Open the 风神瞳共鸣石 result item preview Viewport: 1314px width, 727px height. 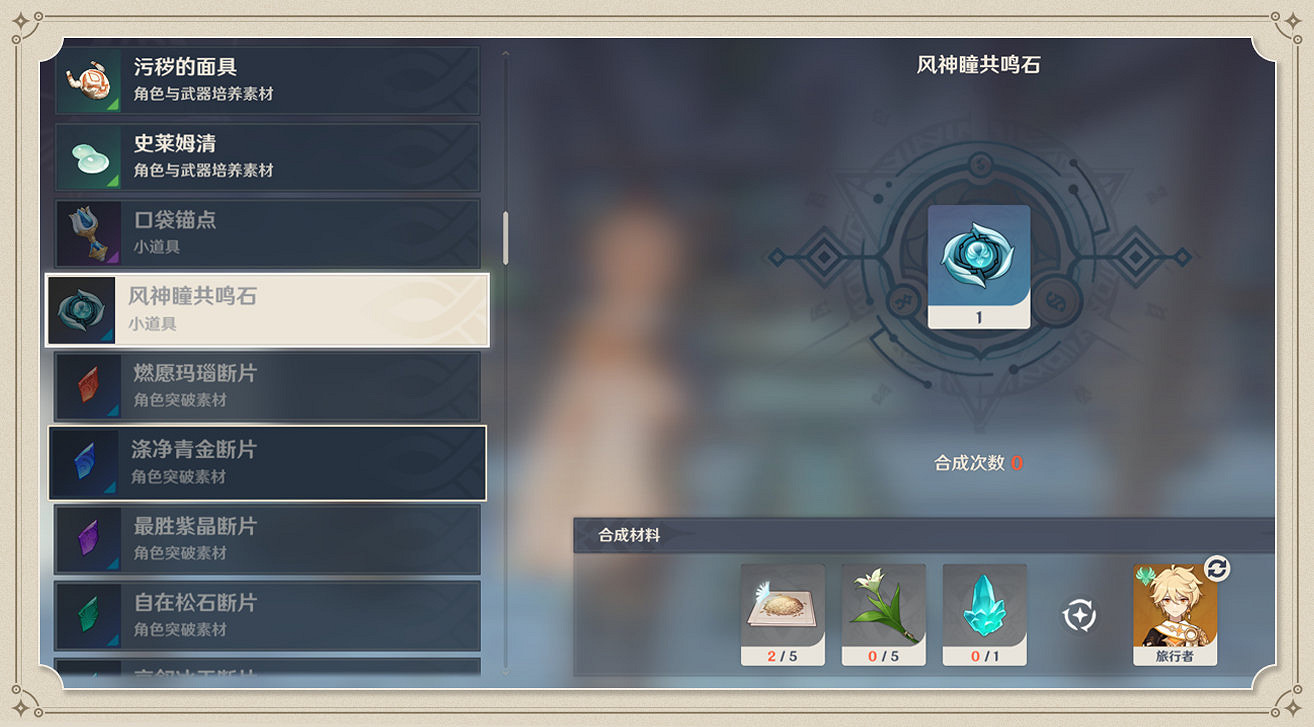979,265
